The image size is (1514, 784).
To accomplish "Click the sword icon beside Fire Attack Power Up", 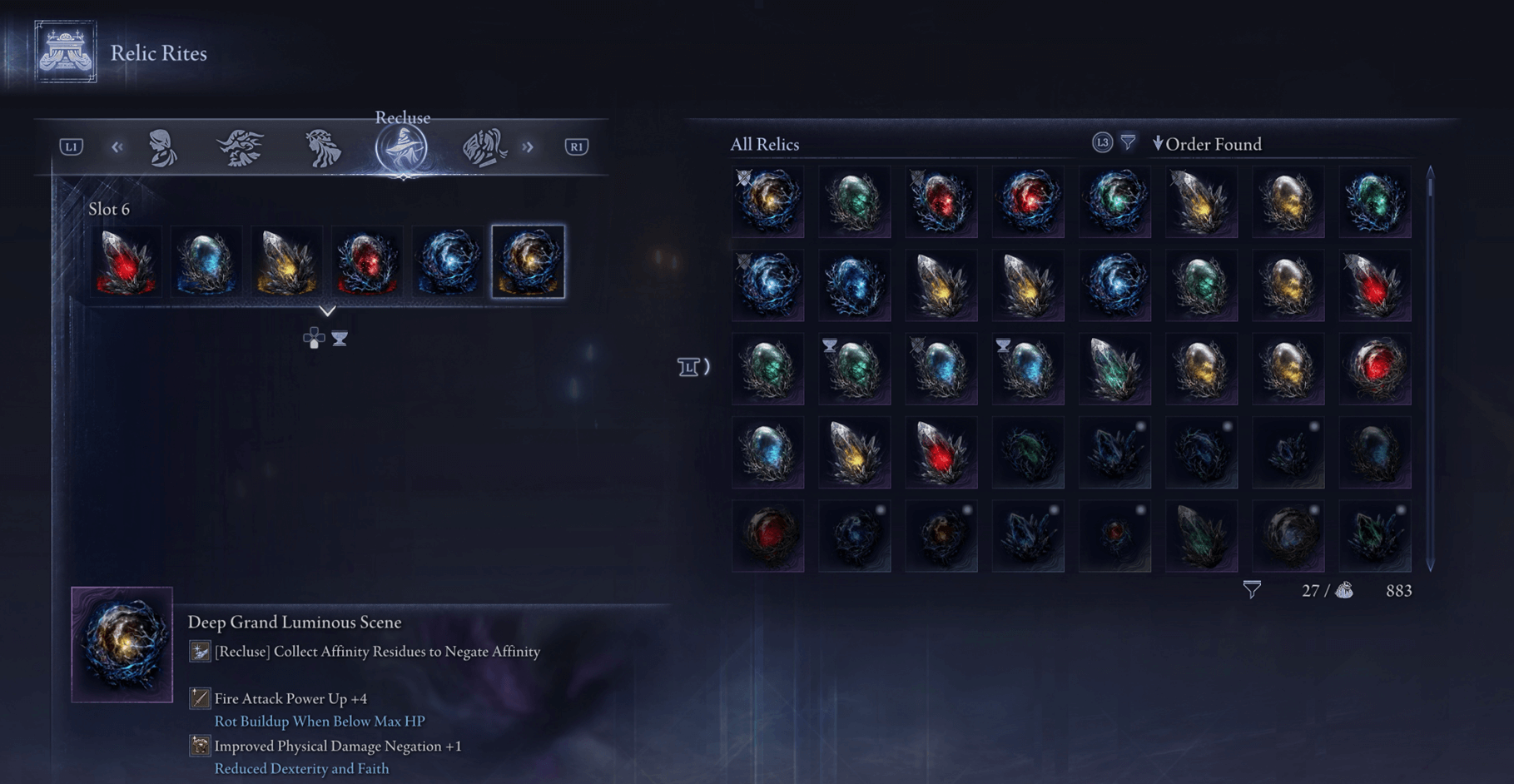I will click(200, 698).
